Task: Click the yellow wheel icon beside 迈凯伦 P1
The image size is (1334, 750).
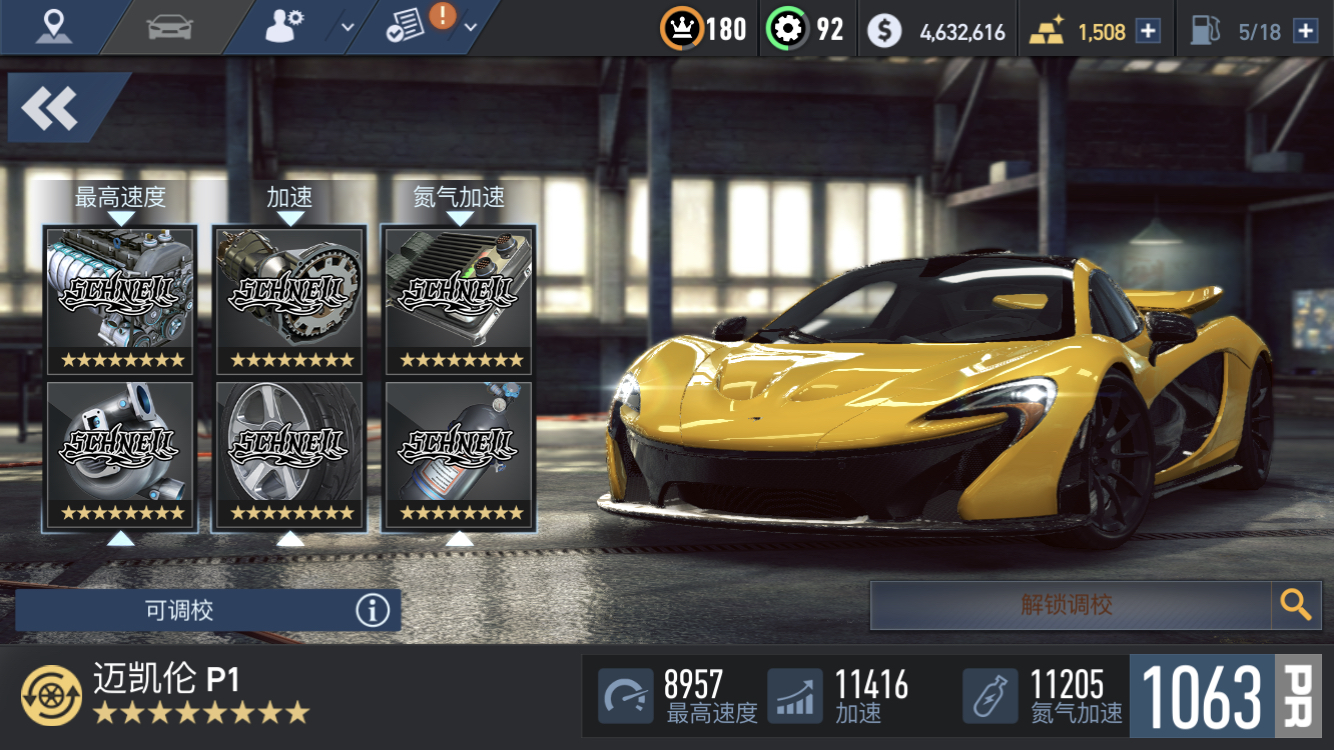Action: pyautogui.click(x=51, y=696)
